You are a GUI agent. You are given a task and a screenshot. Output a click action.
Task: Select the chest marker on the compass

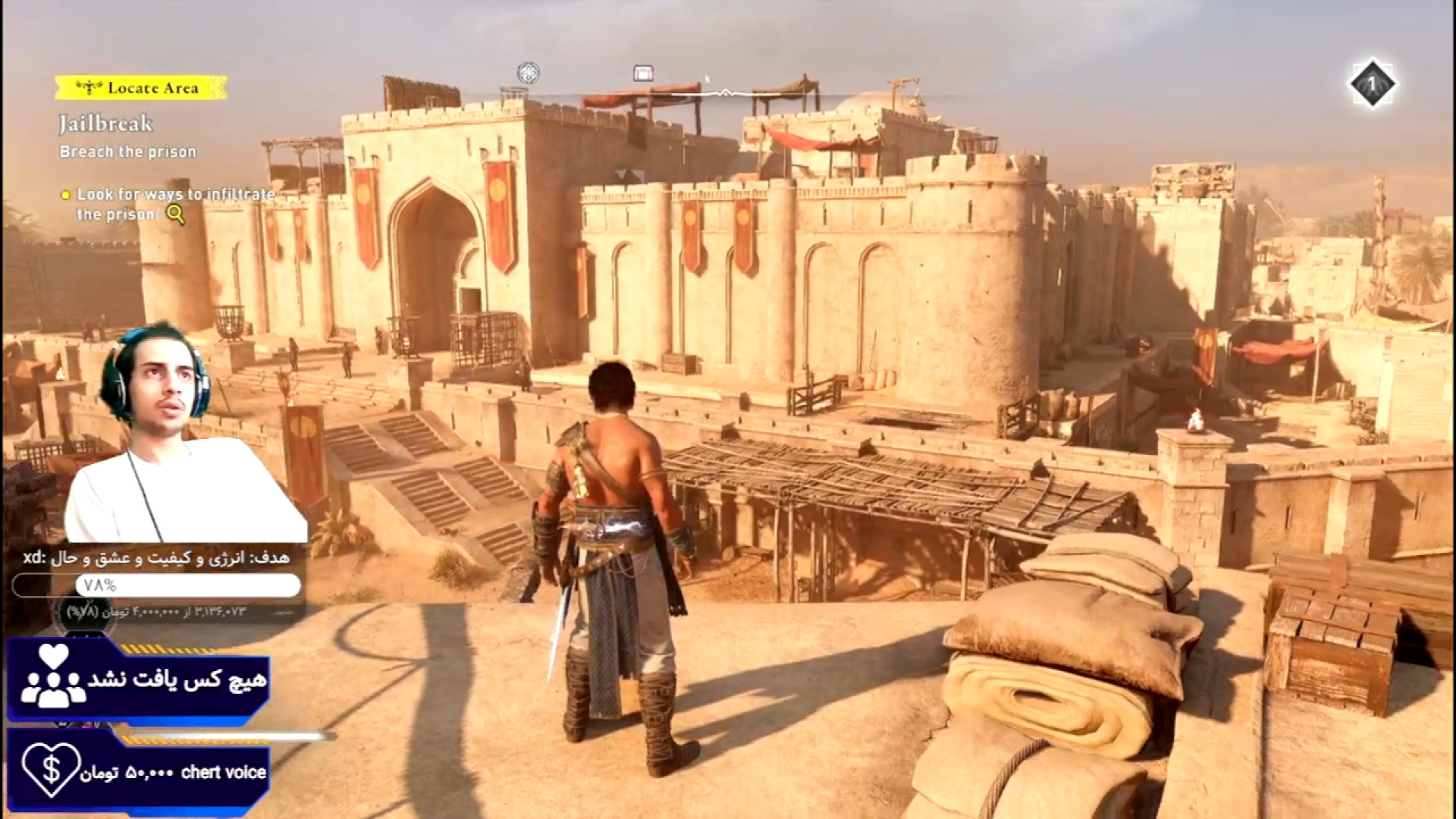[x=643, y=74]
